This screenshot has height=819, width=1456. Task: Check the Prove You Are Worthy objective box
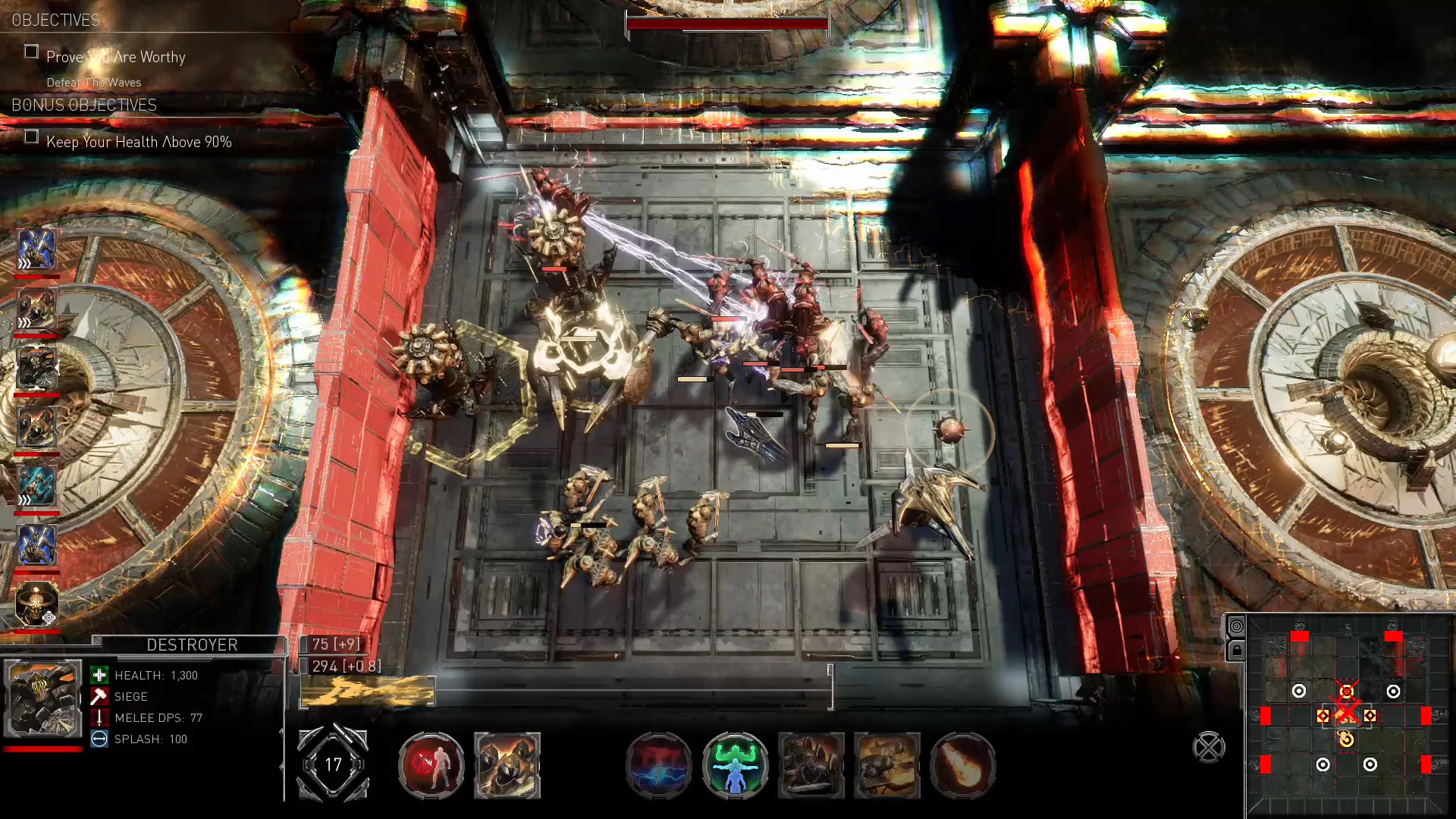pyautogui.click(x=32, y=52)
